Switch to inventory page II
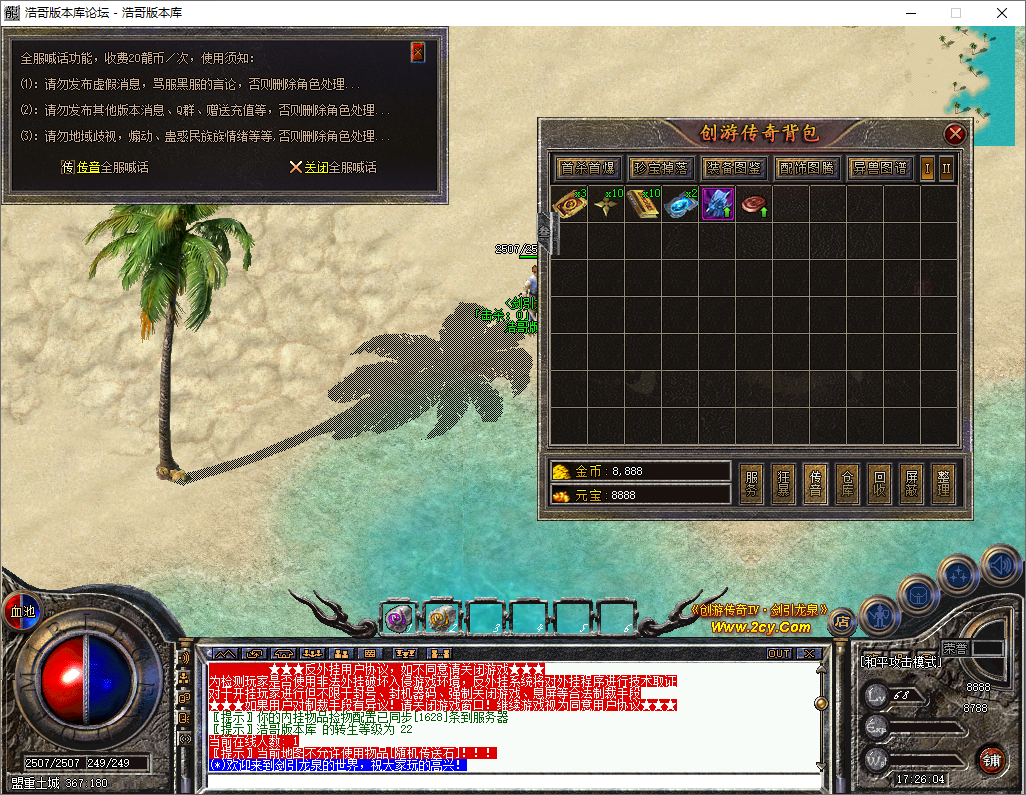The width and height of the screenshot is (1026, 795). coord(946,168)
